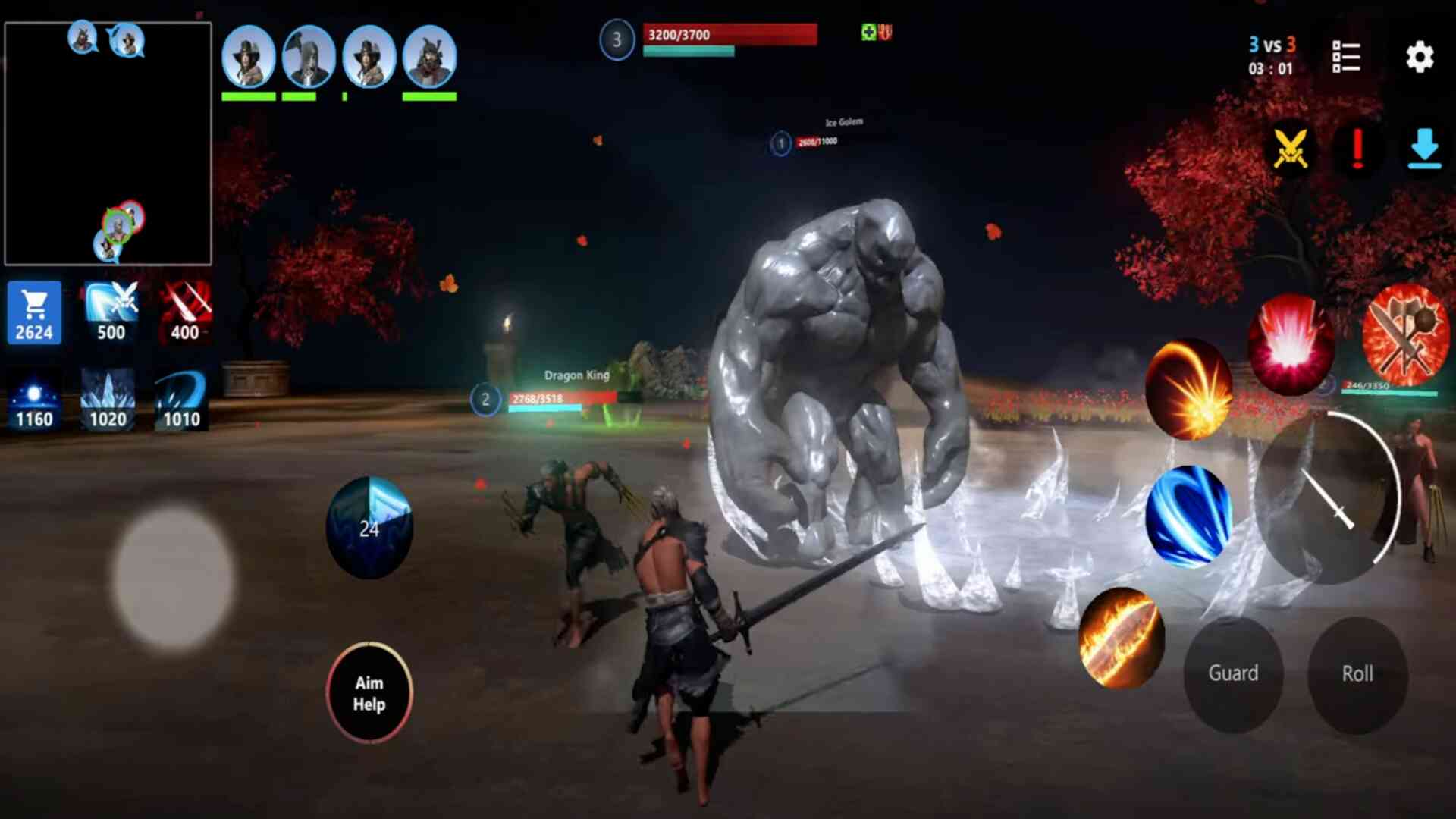The image size is (1456, 819).
Task: Activate the crossed weapons ultimate skill
Action: pos(1405,334)
